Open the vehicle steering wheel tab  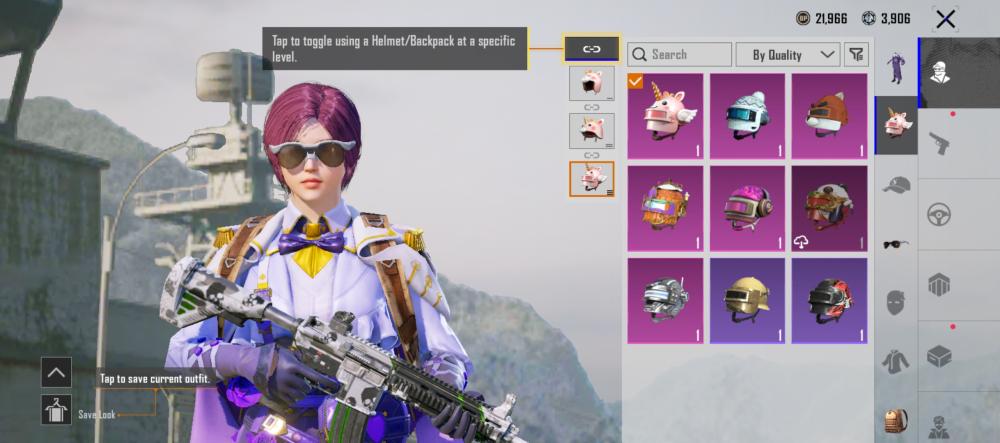939,214
